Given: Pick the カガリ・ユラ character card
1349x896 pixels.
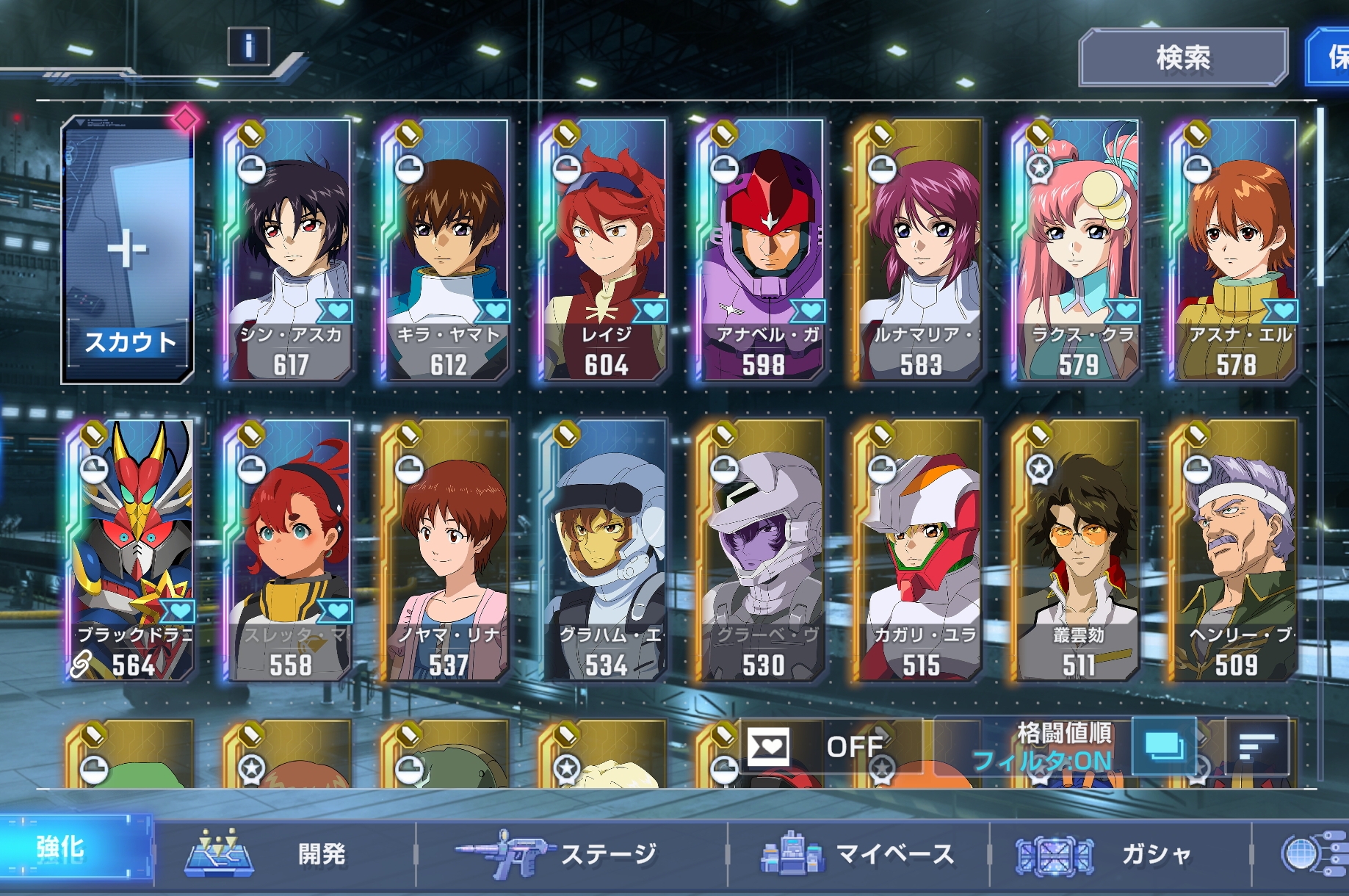Looking at the screenshot, I should tap(920, 551).
